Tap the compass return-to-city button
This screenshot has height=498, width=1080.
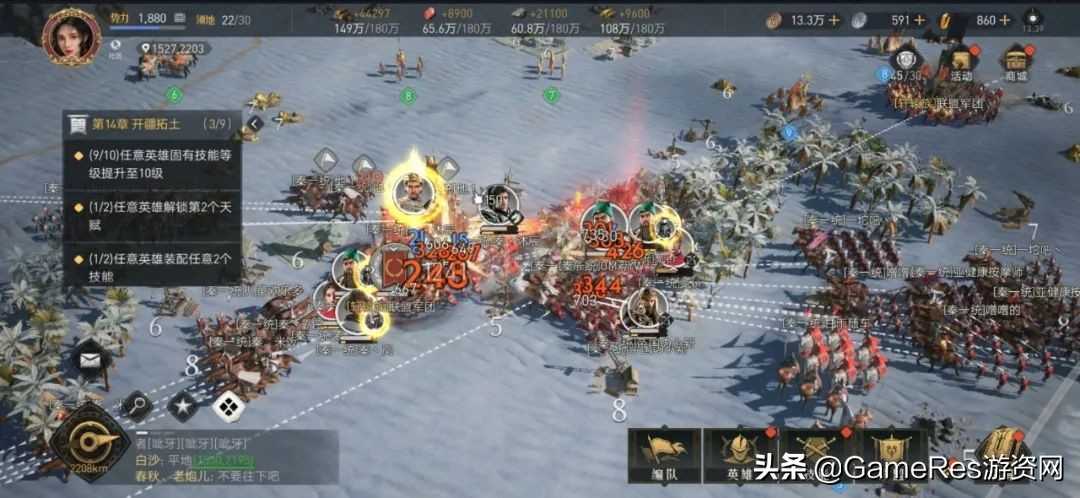89,442
